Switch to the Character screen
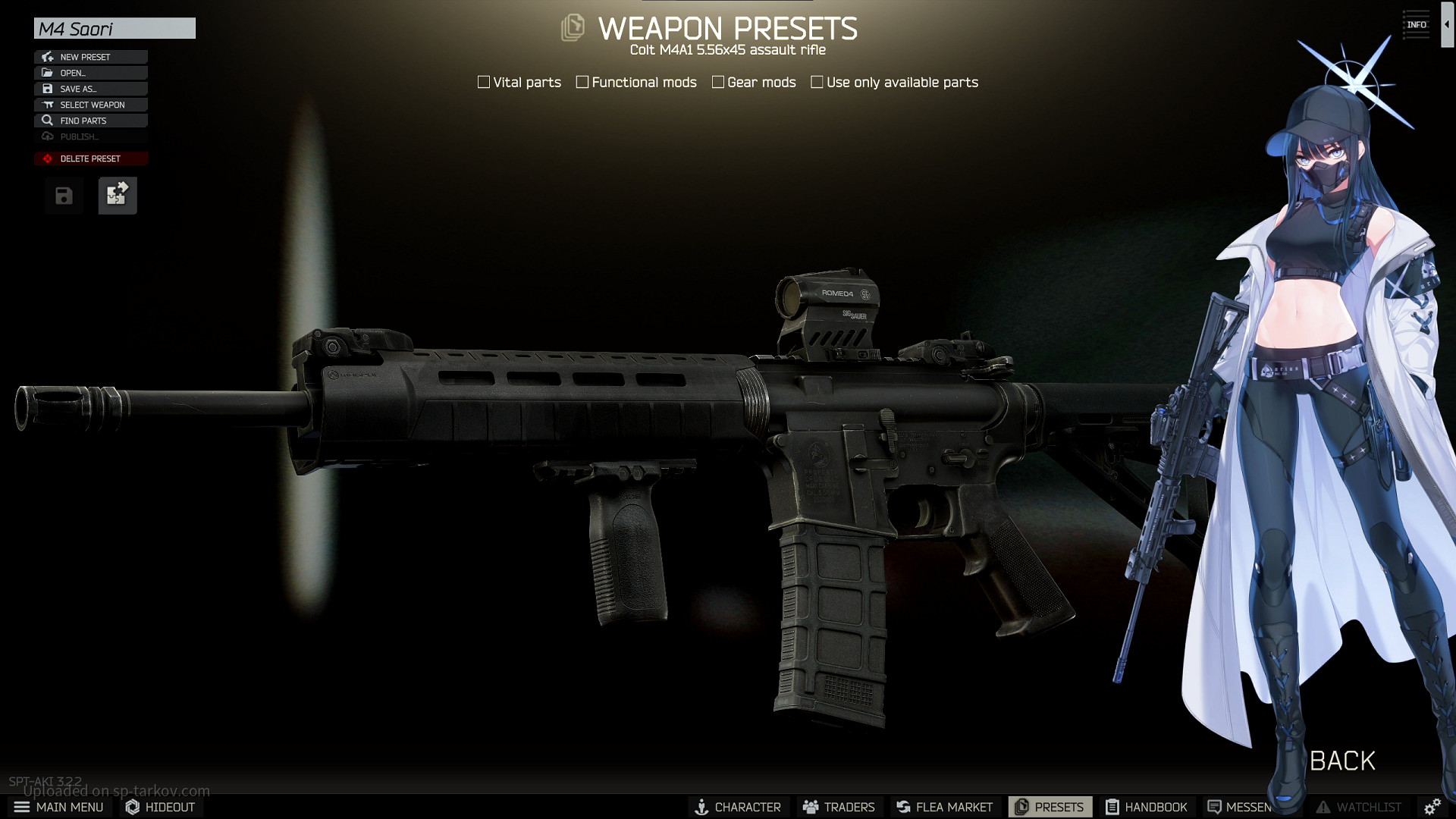1456x819 pixels. click(x=738, y=807)
